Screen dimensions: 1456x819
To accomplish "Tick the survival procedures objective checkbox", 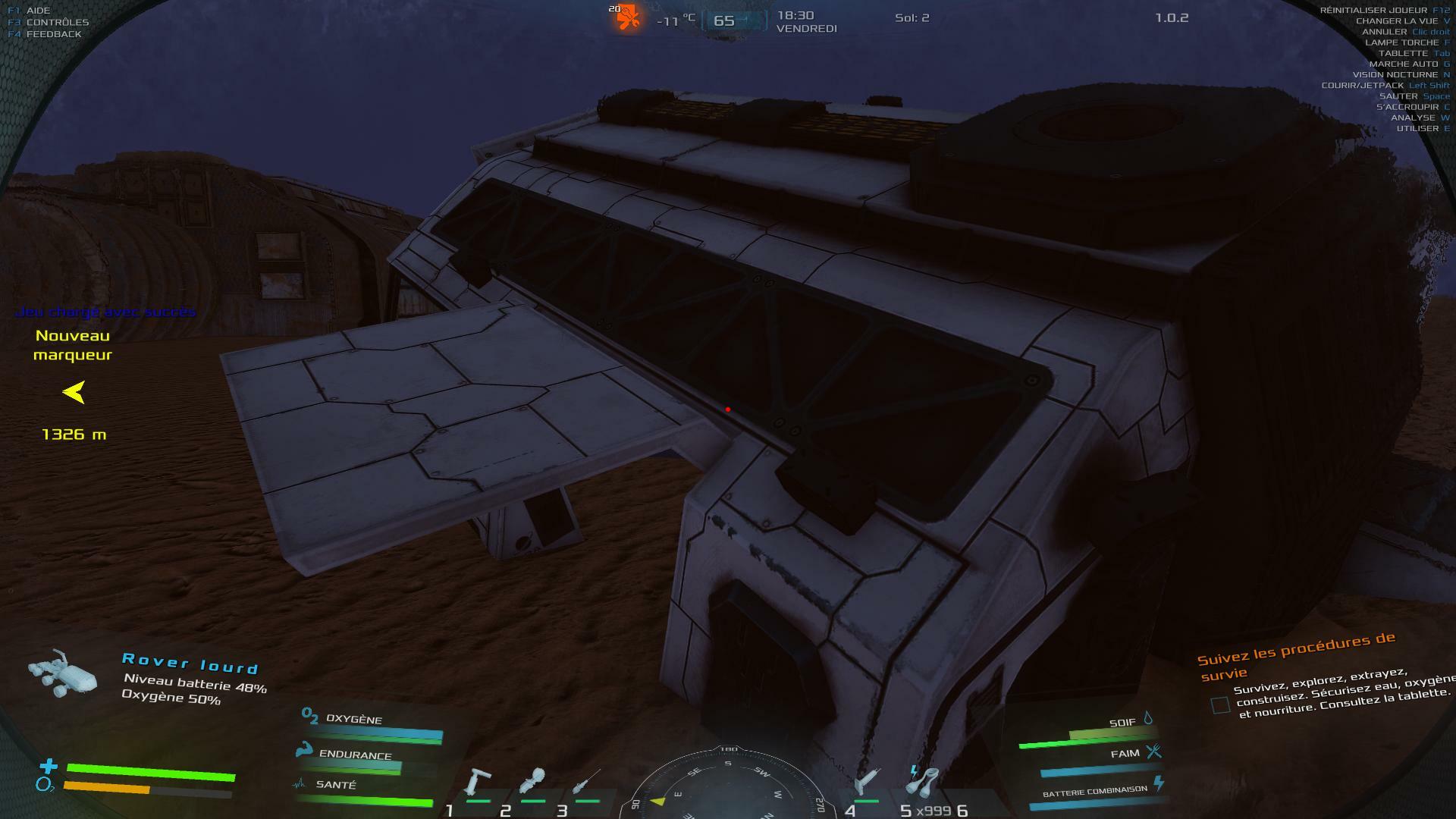I will tap(1220, 705).
